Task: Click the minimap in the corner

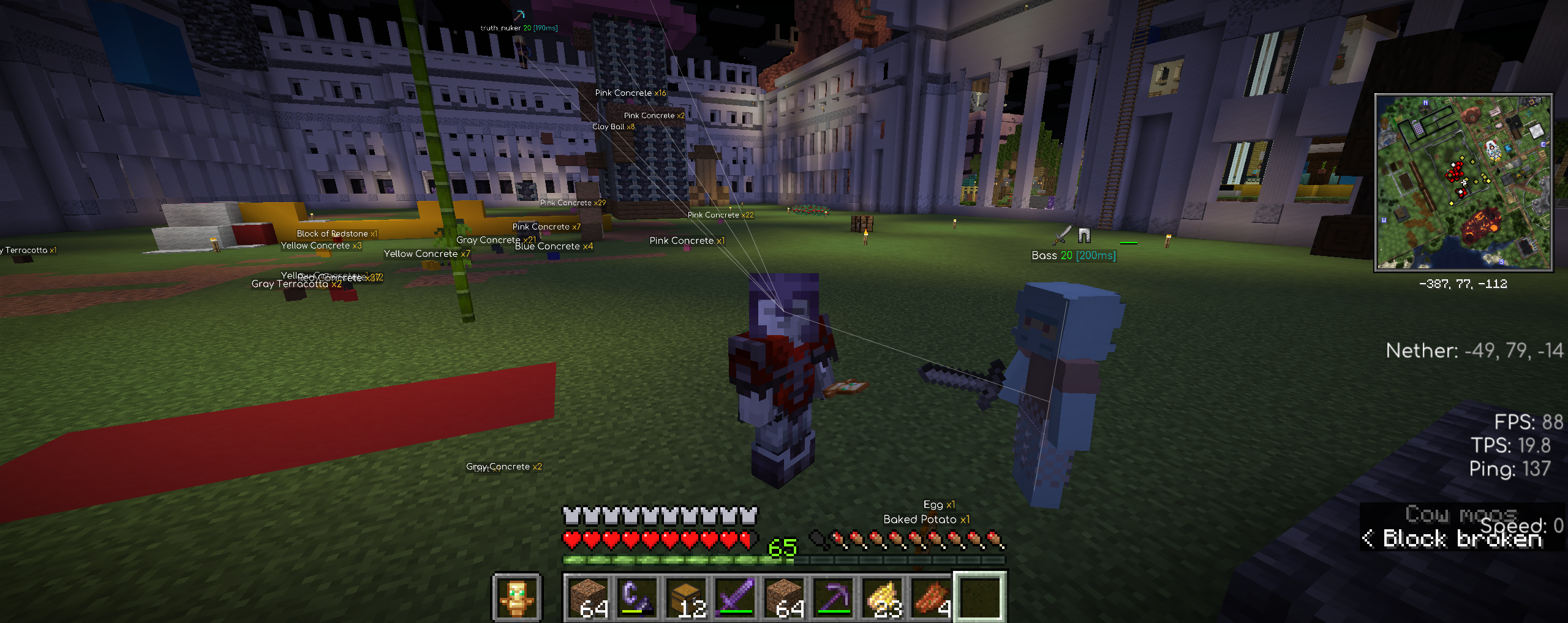Action: (1463, 183)
